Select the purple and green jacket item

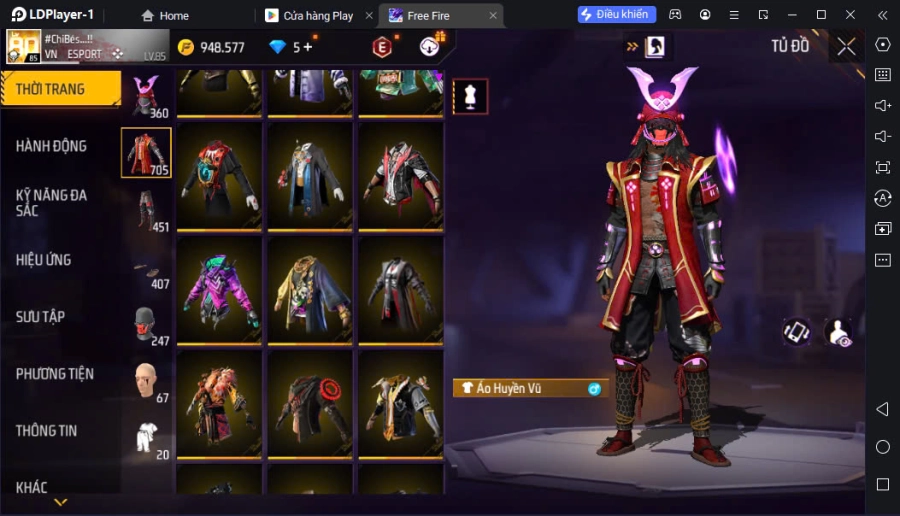point(220,290)
